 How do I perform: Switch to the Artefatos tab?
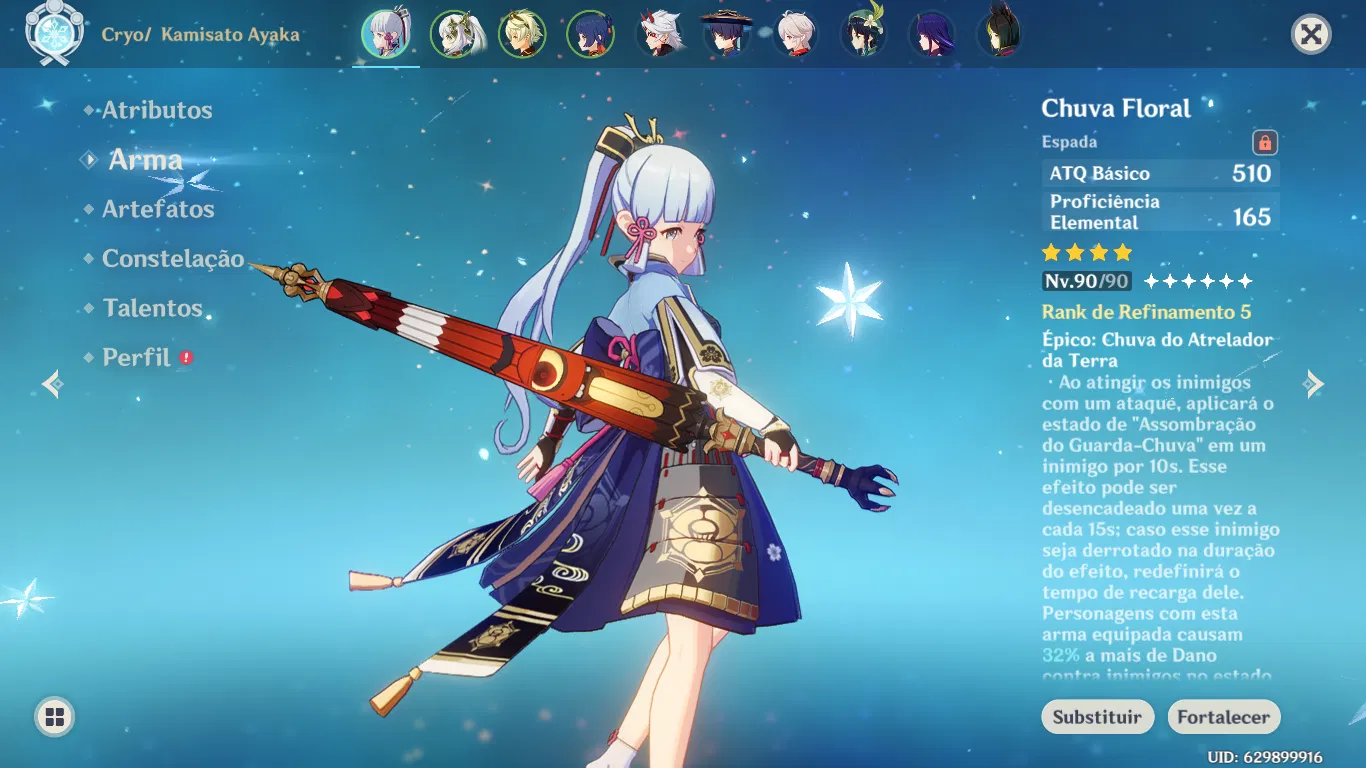[157, 209]
